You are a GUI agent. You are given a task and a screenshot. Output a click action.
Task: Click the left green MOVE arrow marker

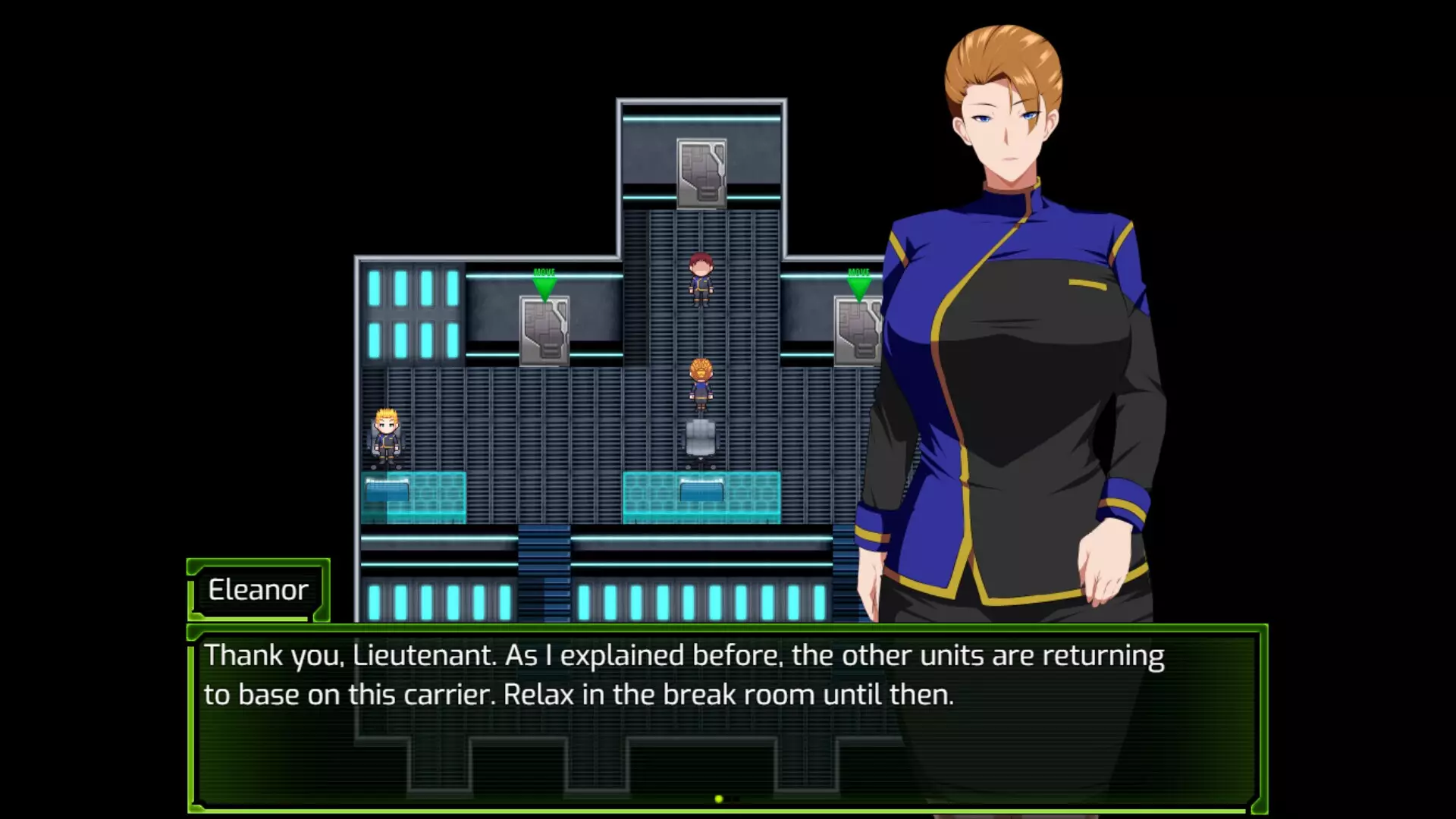click(x=544, y=284)
